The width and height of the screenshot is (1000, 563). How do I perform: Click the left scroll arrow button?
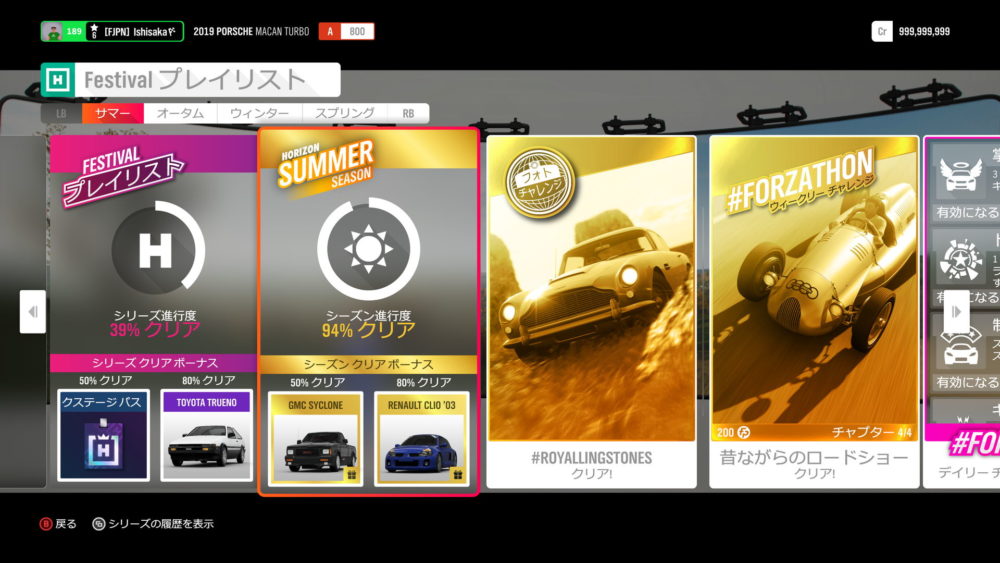33,312
